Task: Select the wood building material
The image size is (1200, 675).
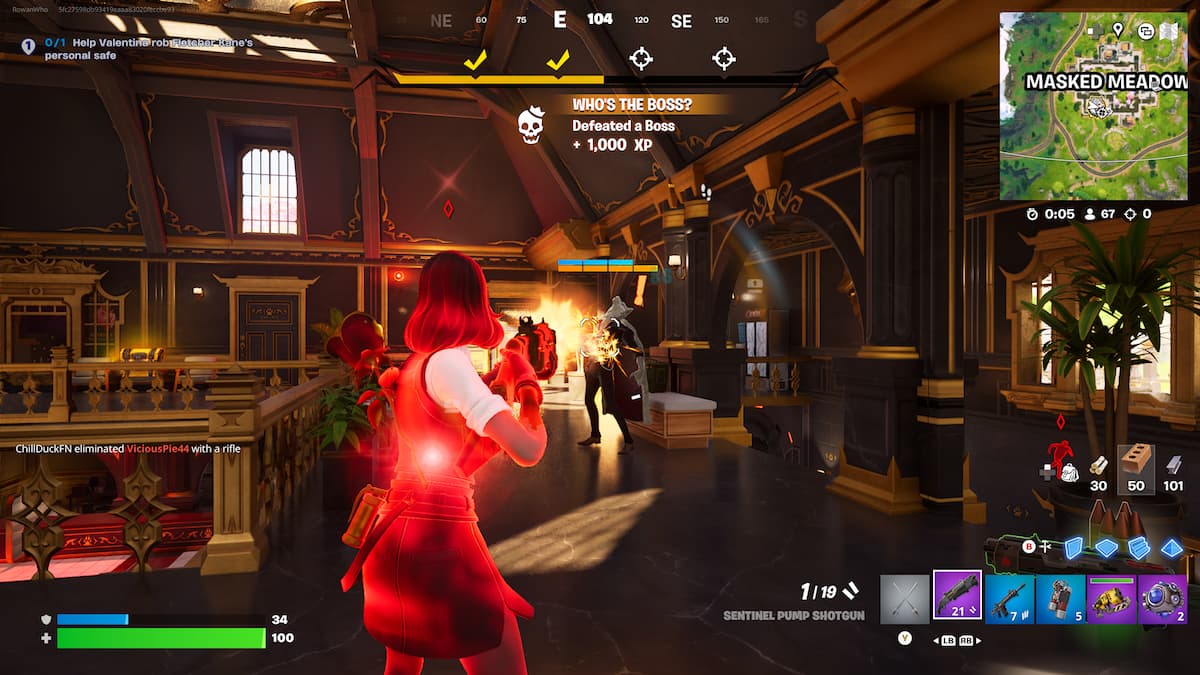Action: pyautogui.click(x=1098, y=466)
